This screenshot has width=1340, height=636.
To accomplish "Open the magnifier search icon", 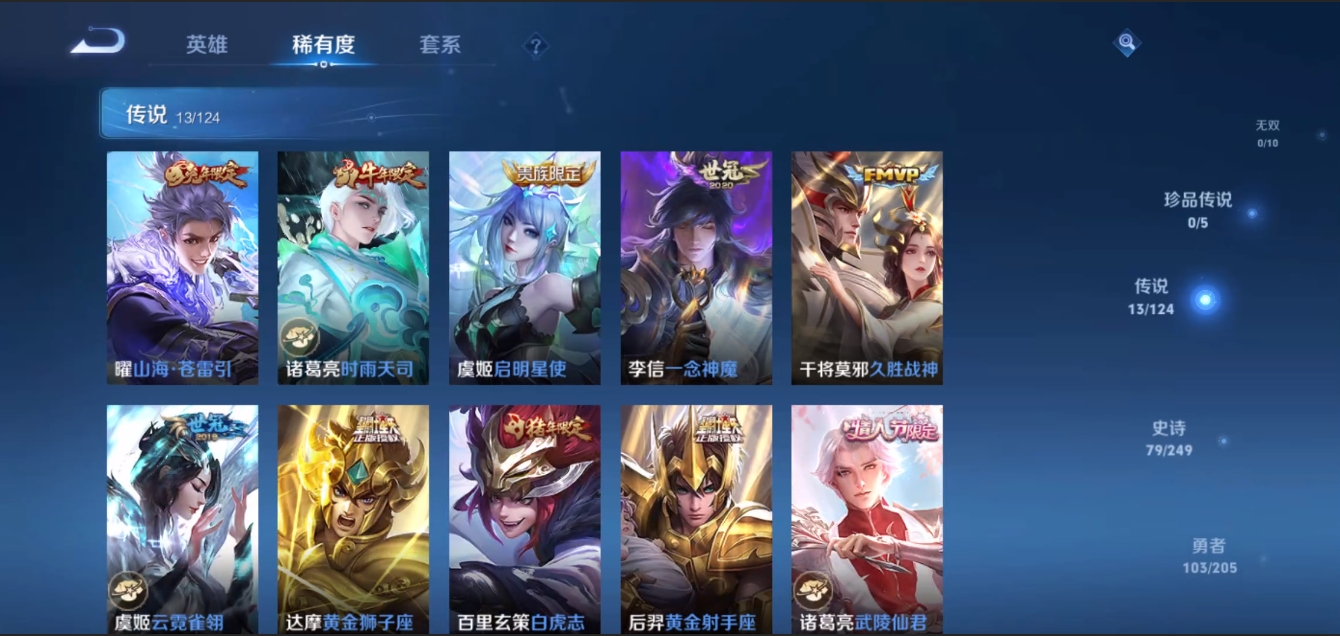I will point(1127,42).
